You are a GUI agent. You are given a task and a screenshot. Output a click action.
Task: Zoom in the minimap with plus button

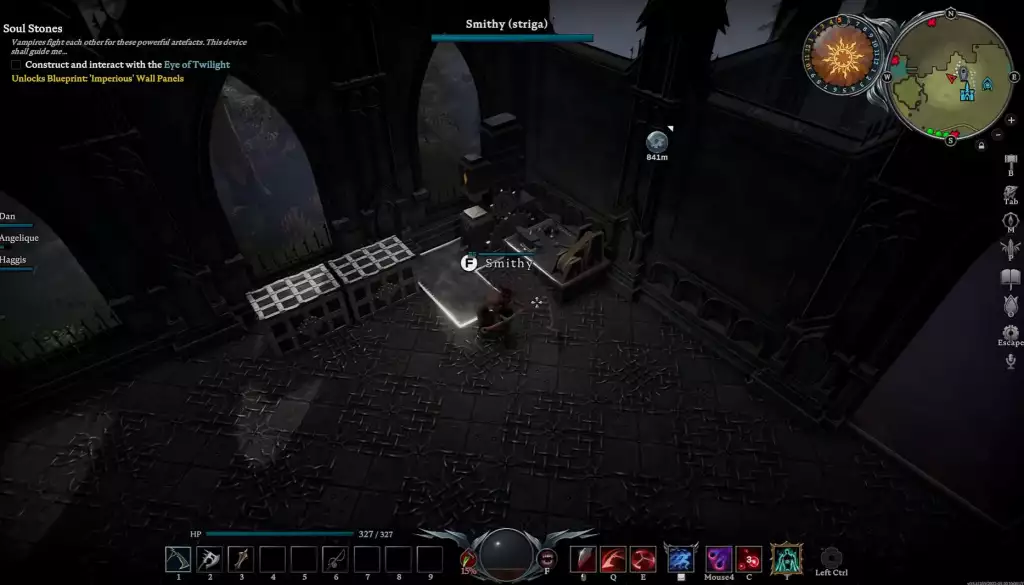pyautogui.click(x=1011, y=120)
